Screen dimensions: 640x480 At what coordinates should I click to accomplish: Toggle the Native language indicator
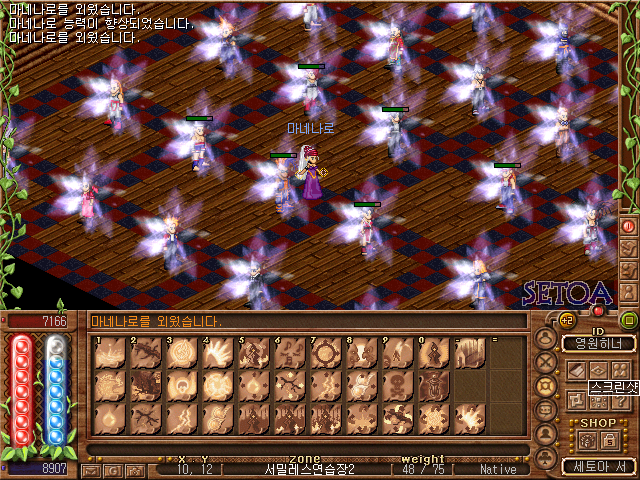498,469
